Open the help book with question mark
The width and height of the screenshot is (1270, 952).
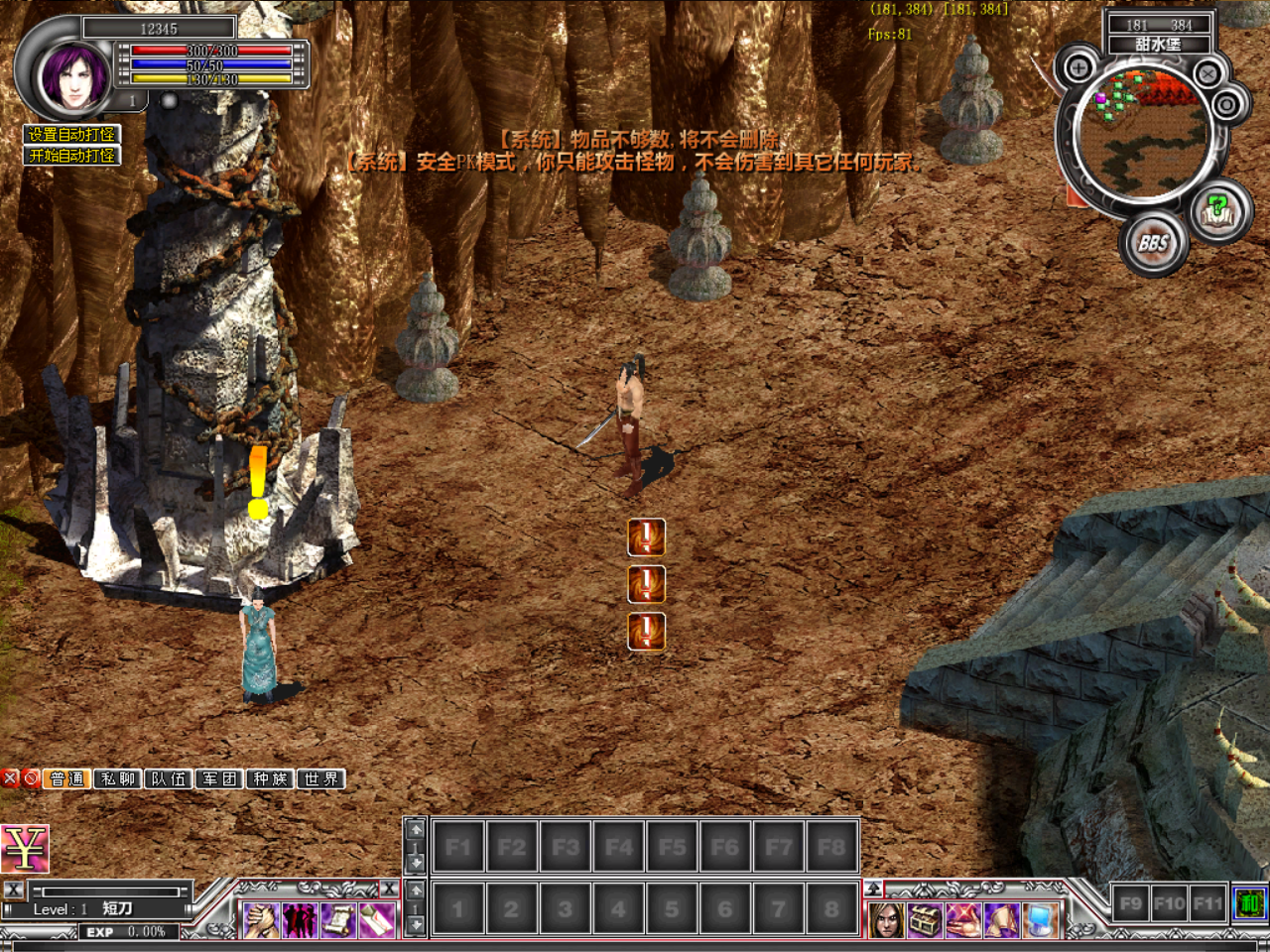[1217, 210]
